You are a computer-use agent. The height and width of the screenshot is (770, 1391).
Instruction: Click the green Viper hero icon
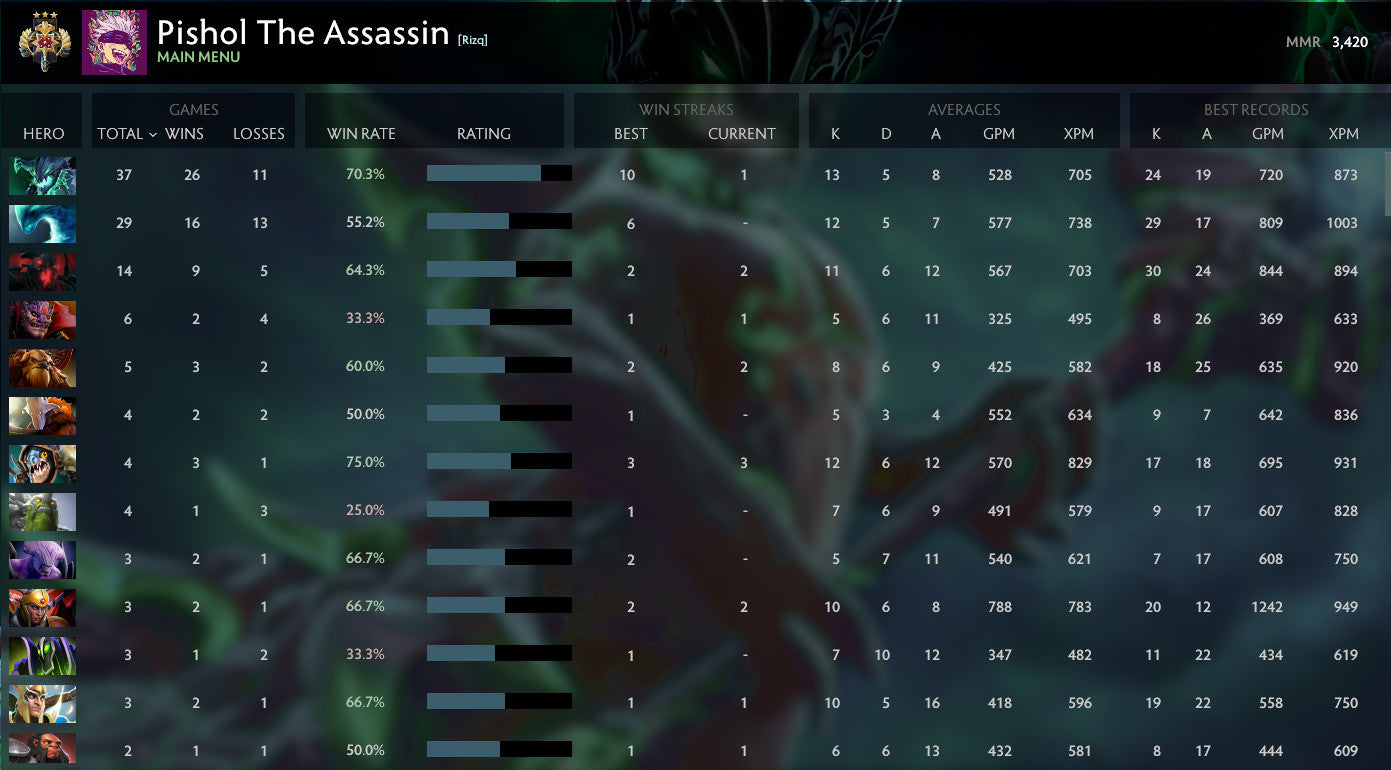coord(42,511)
